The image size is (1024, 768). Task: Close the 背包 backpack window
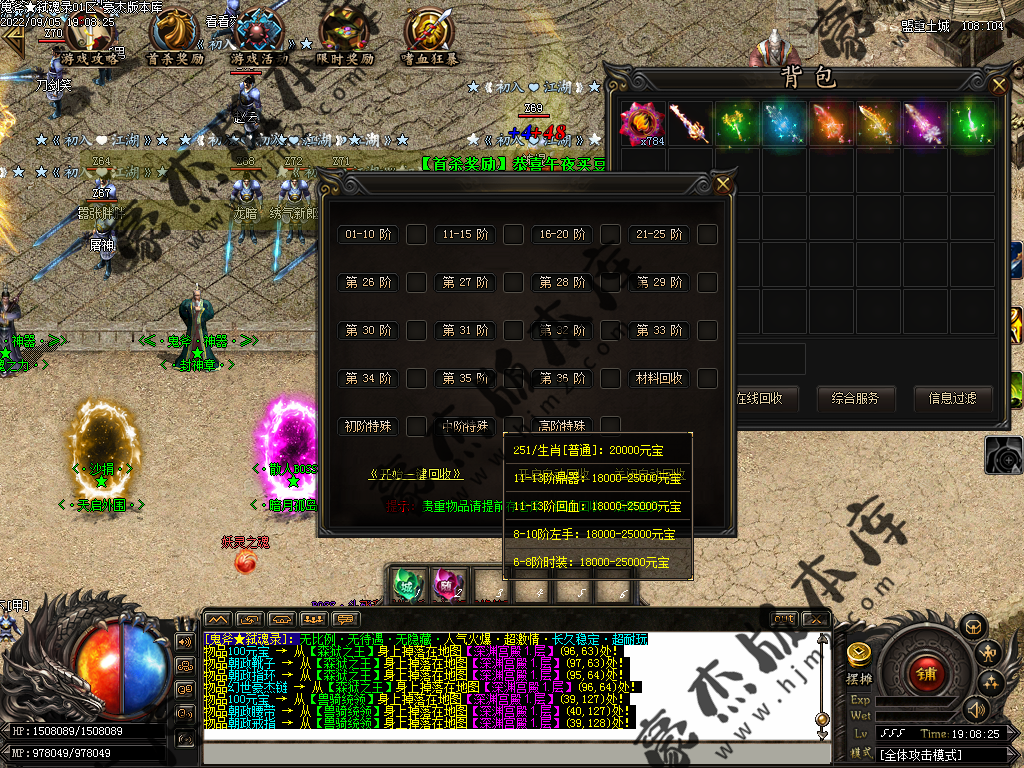pos(998,86)
